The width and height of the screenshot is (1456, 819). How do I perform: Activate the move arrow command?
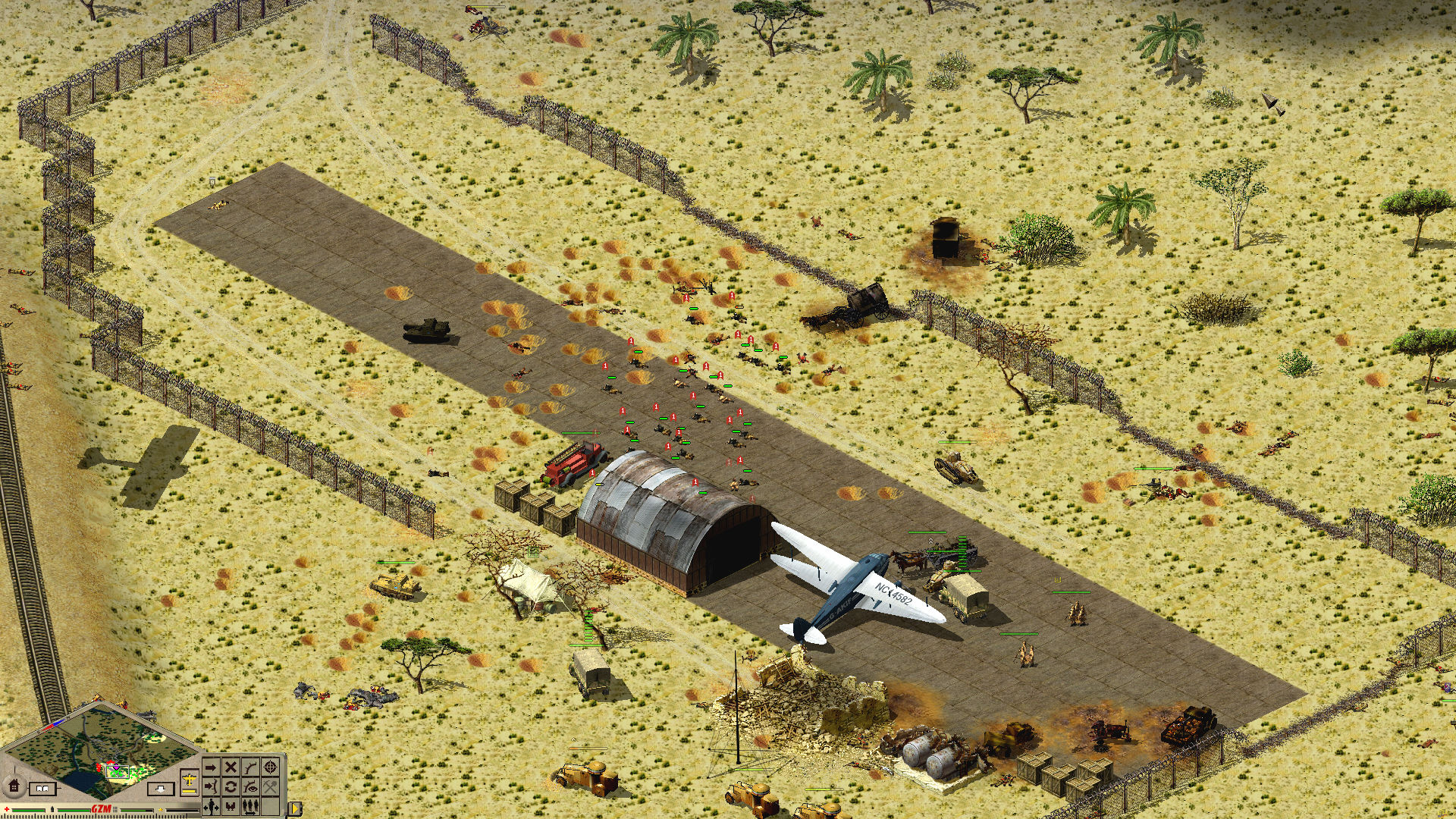click(x=212, y=767)
